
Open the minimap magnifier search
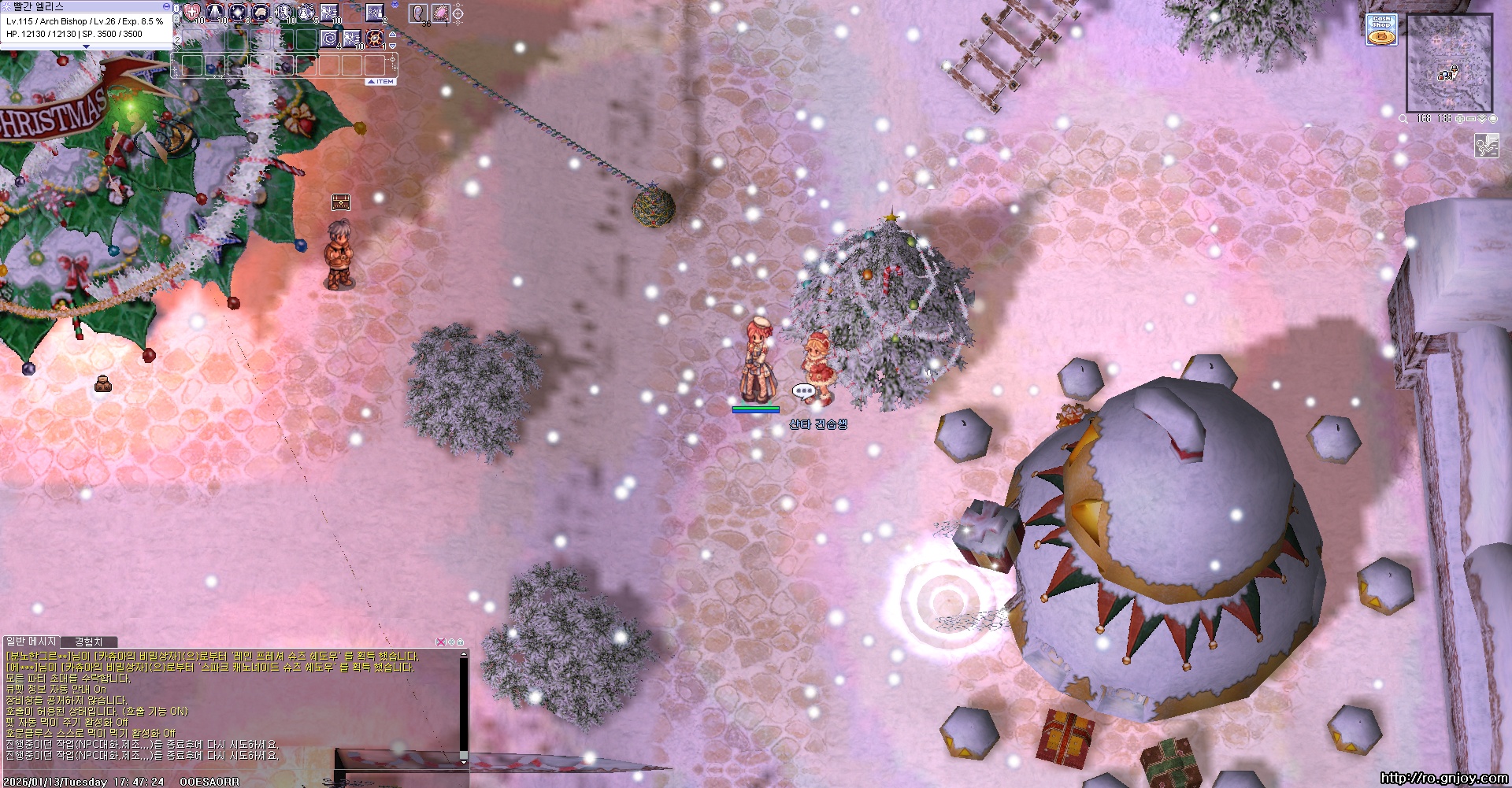pyautogui.click(x=1403, y=119)
